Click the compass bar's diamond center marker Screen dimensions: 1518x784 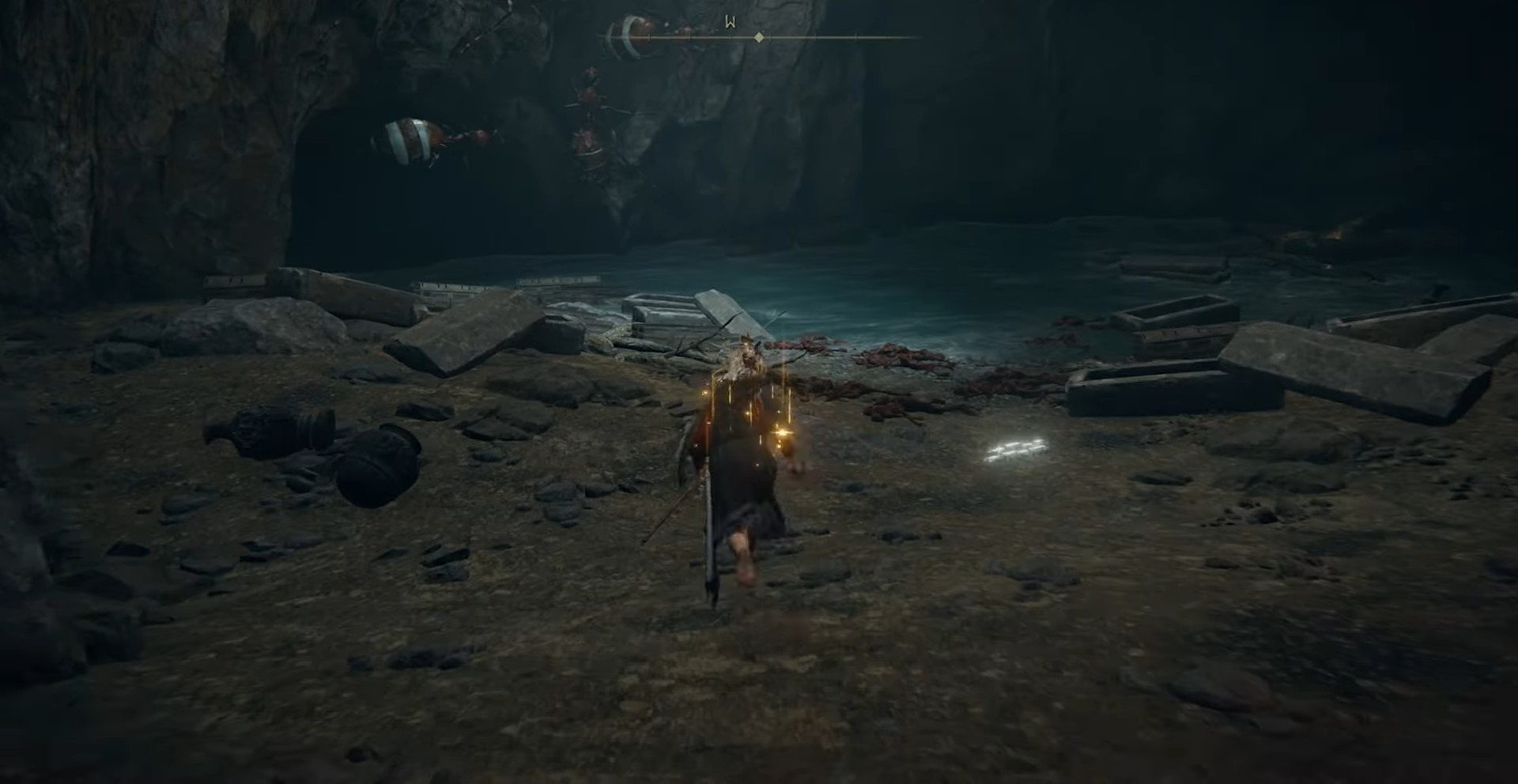tap(759, 37)
